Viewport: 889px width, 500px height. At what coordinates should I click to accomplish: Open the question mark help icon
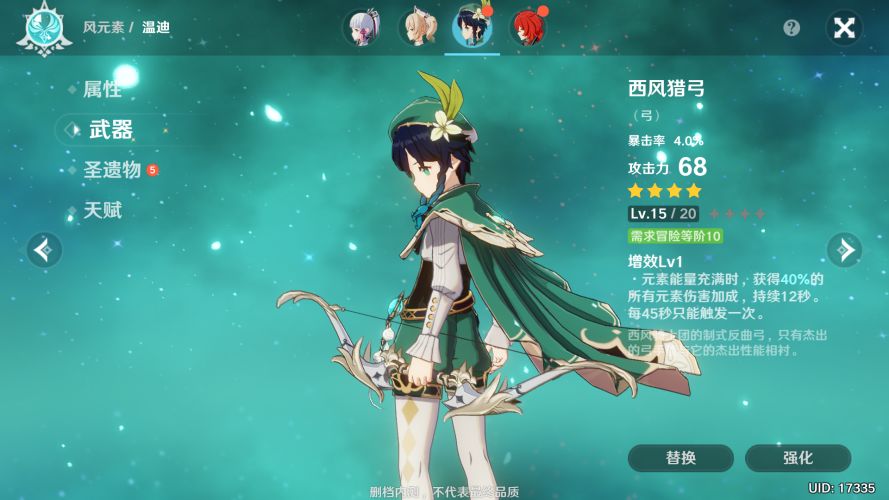(x=792, y=28)
